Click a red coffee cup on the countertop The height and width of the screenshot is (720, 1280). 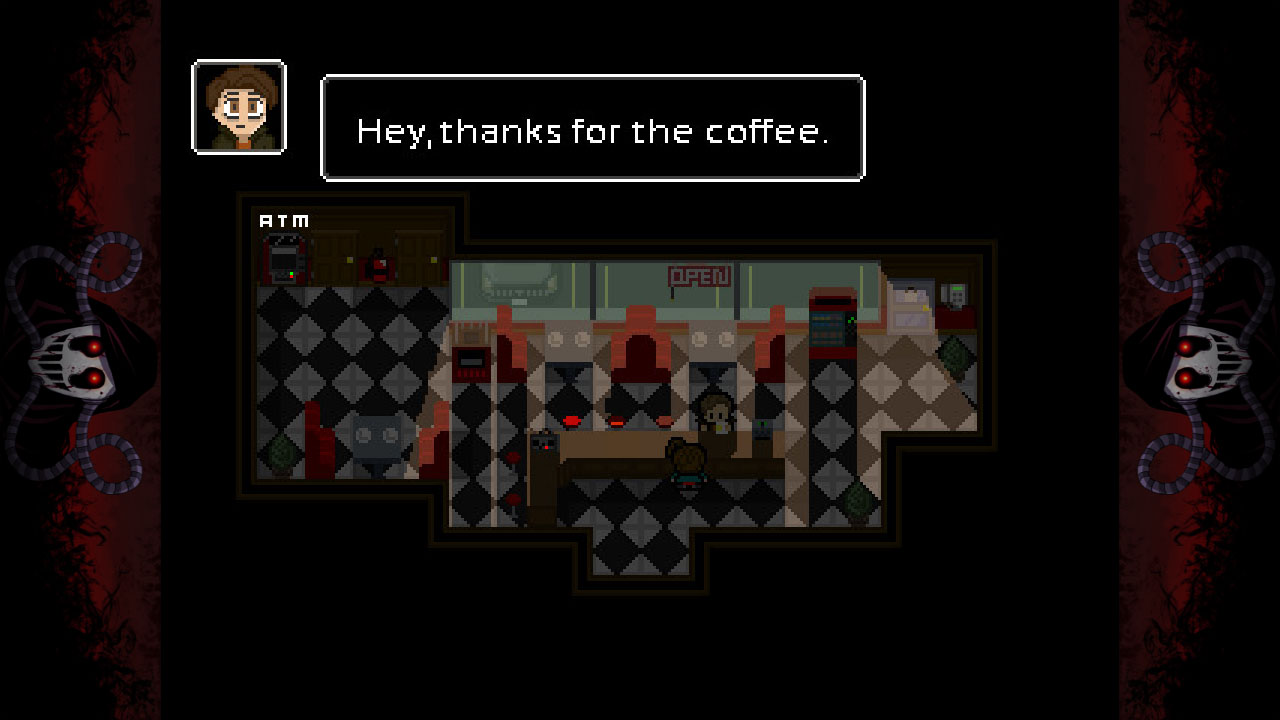571,420
